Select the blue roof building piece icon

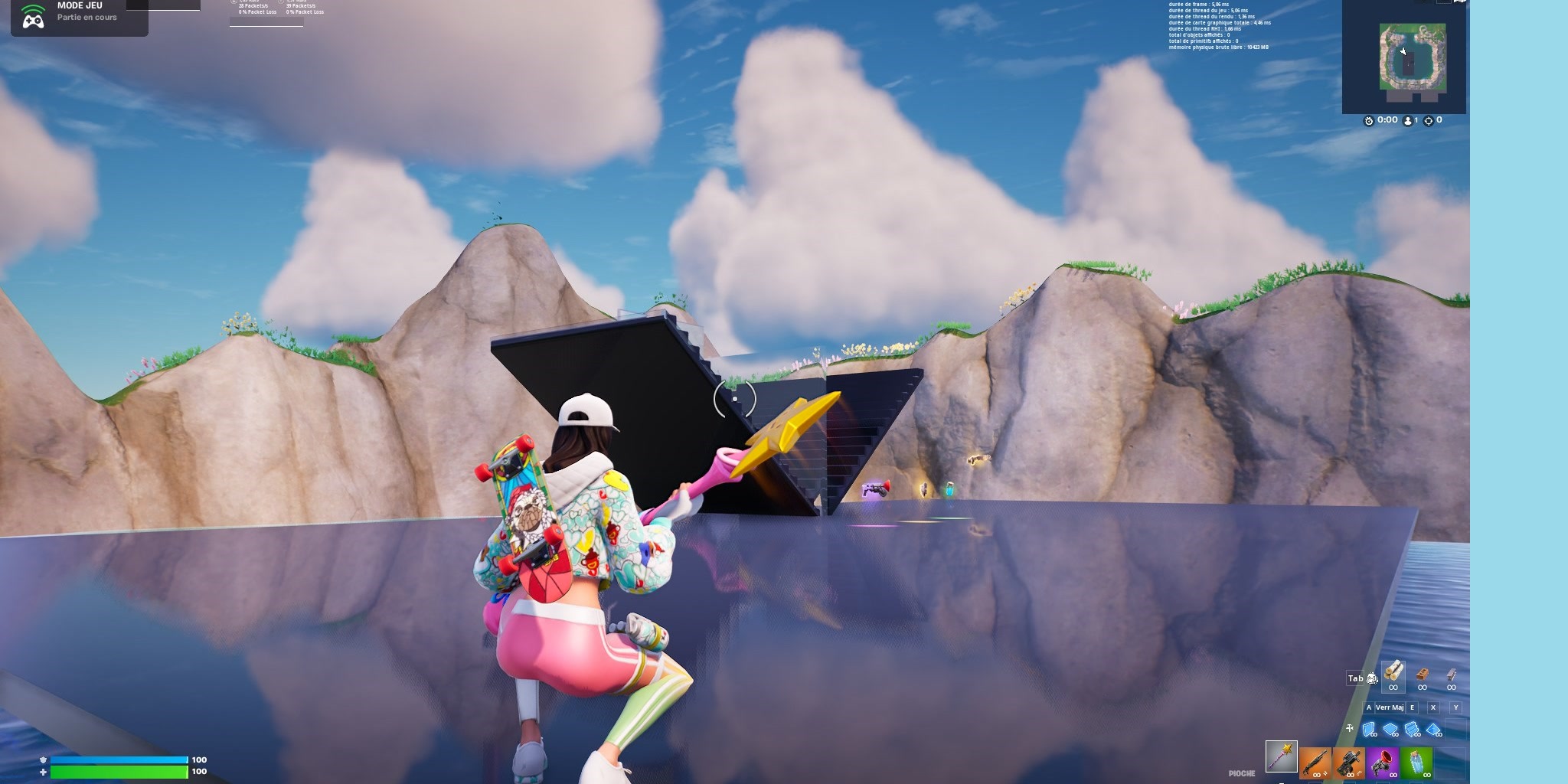pyautogui.click(x=1432, y=728)
